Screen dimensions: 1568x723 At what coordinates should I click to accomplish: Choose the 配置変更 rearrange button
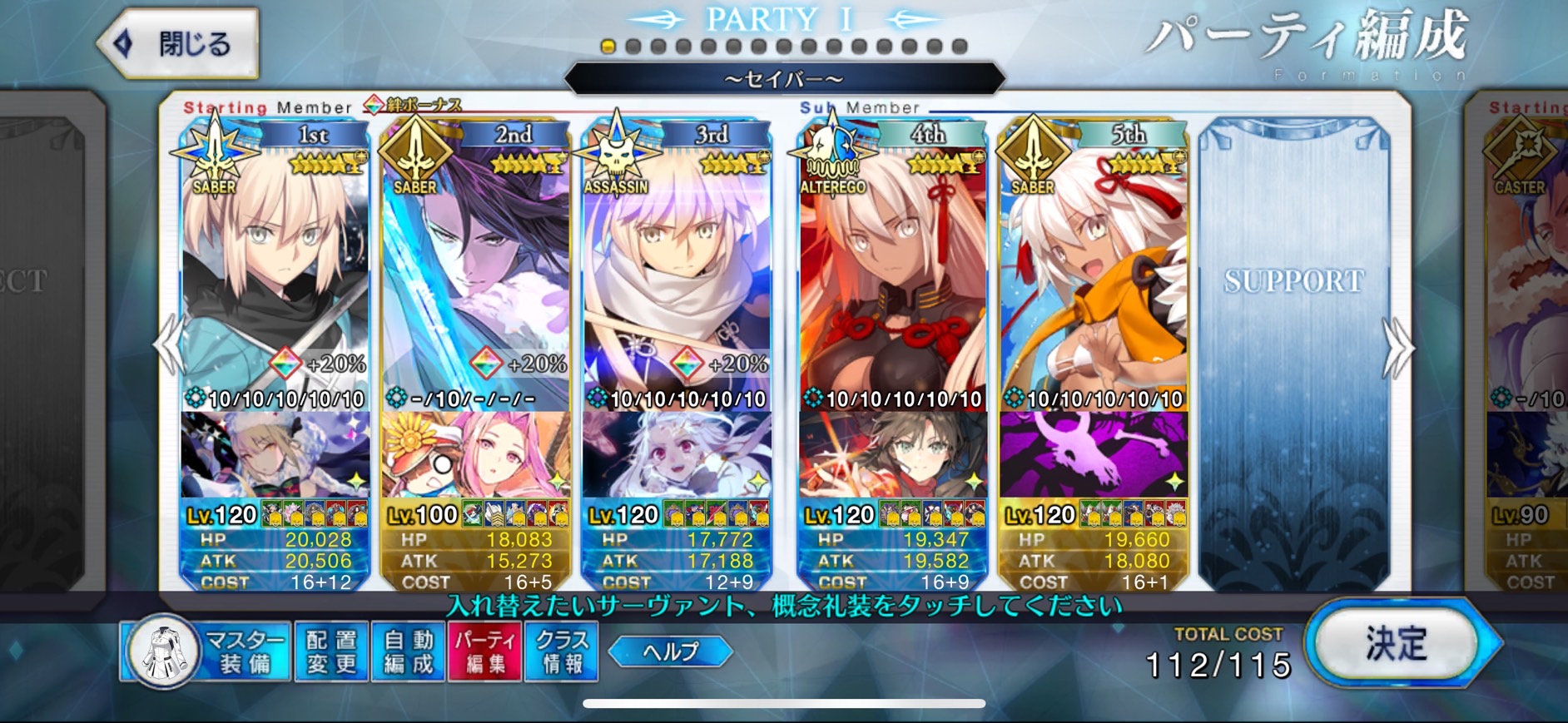point(331,651)
